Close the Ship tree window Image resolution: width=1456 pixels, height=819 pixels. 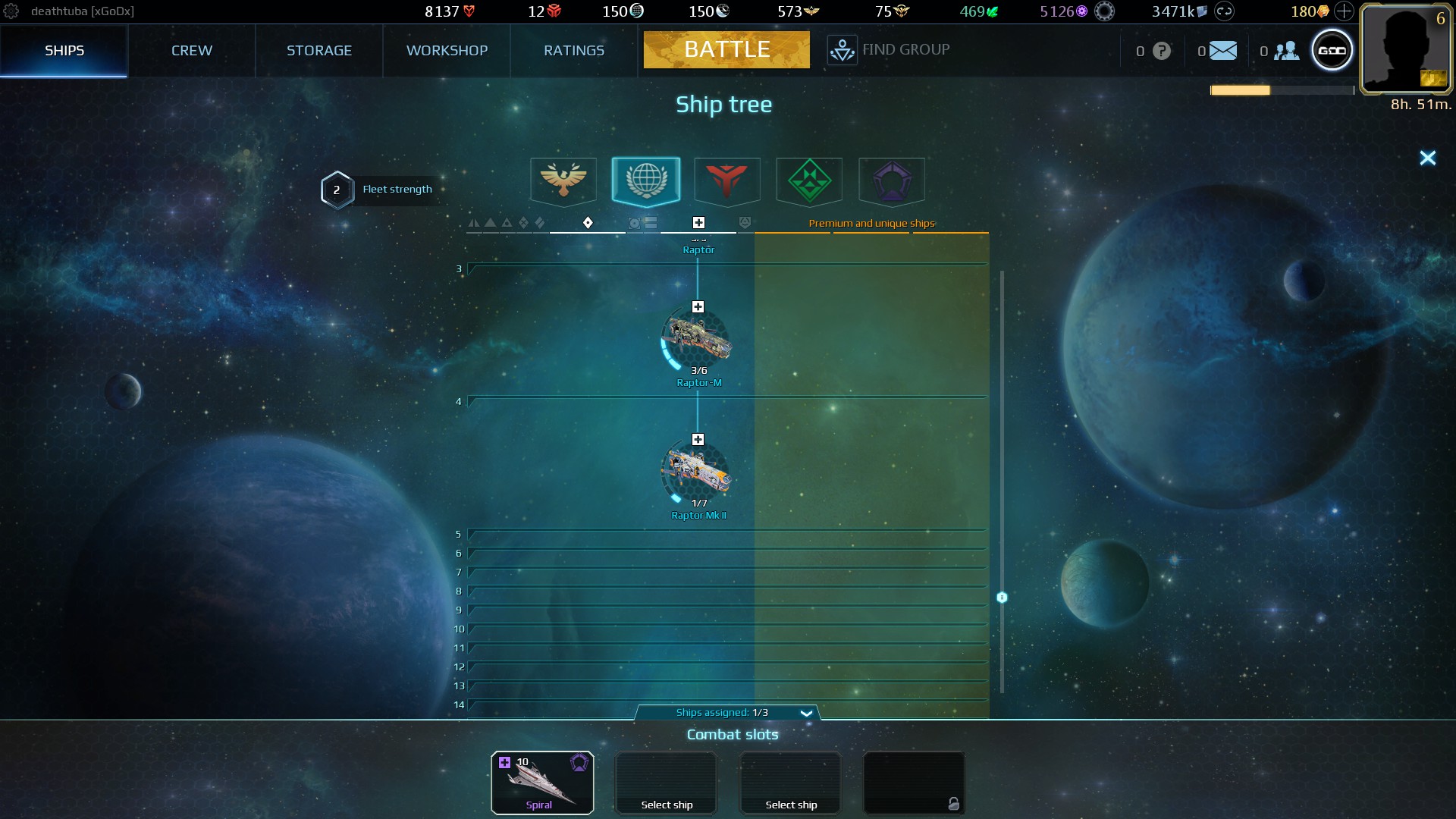click(1427, 158)
